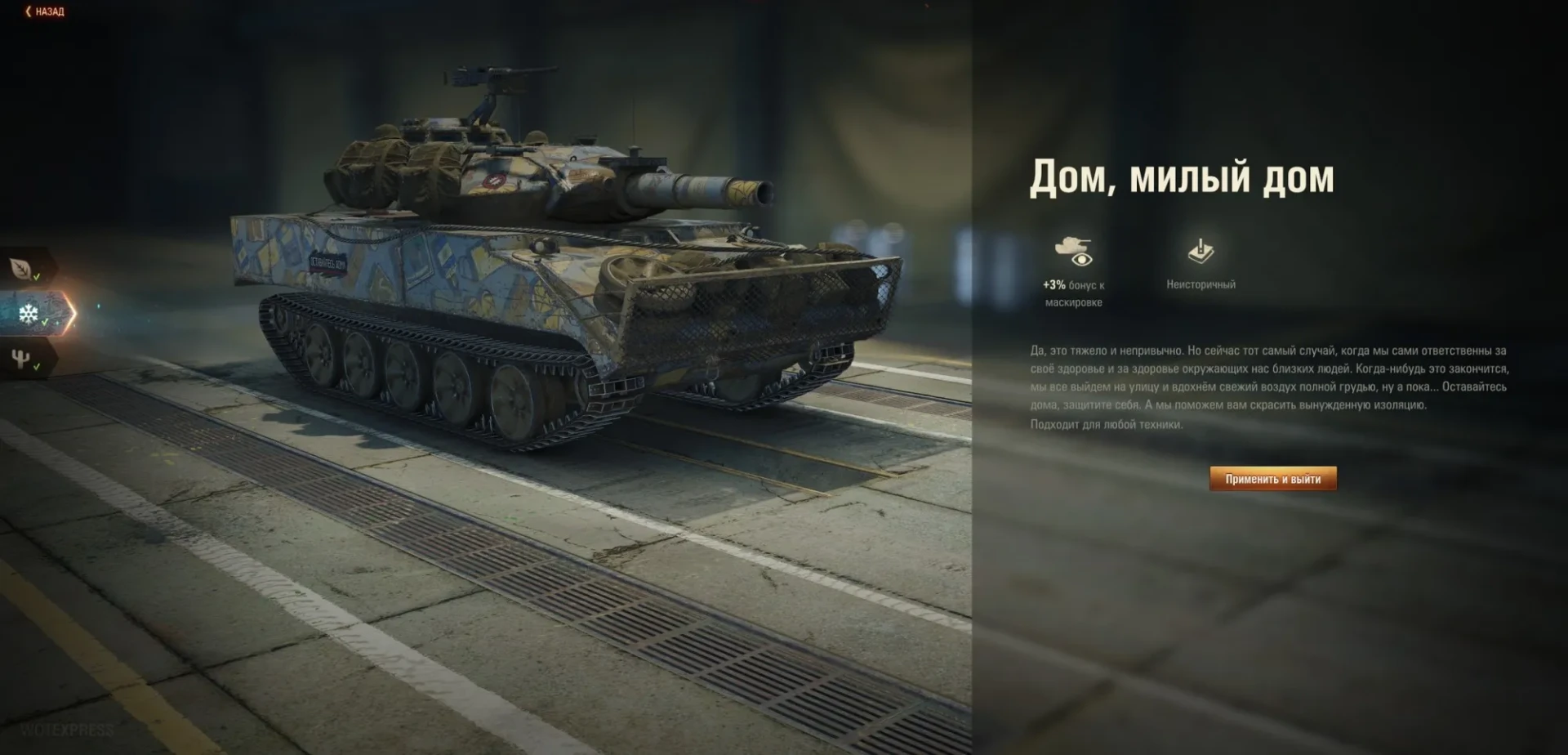
Task: Go back with the Назад button
Action: tap(45, 11)
